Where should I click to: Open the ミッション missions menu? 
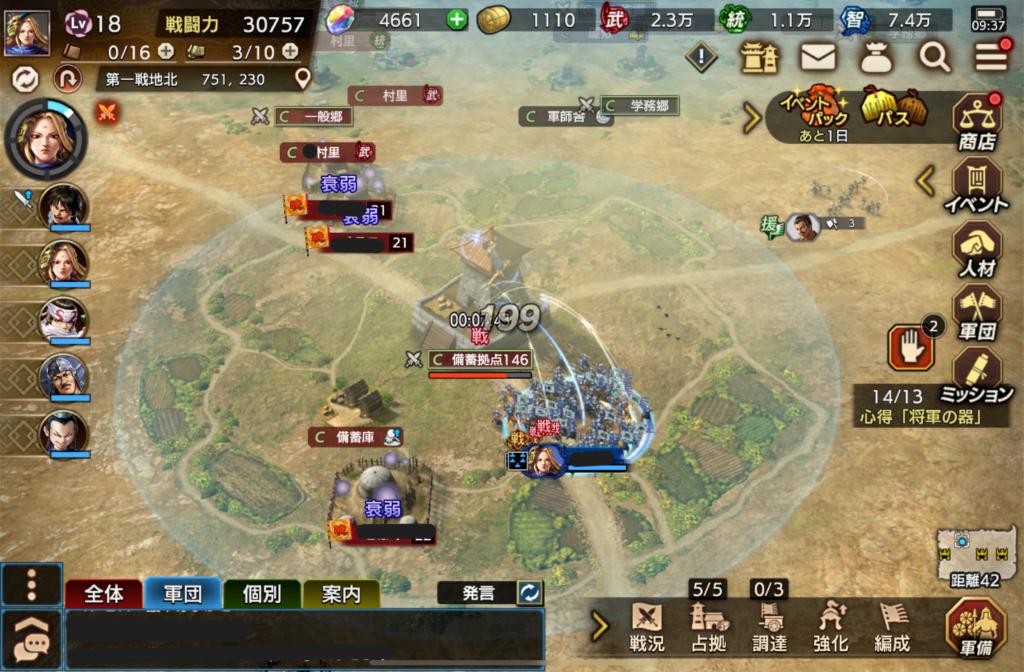977,374
